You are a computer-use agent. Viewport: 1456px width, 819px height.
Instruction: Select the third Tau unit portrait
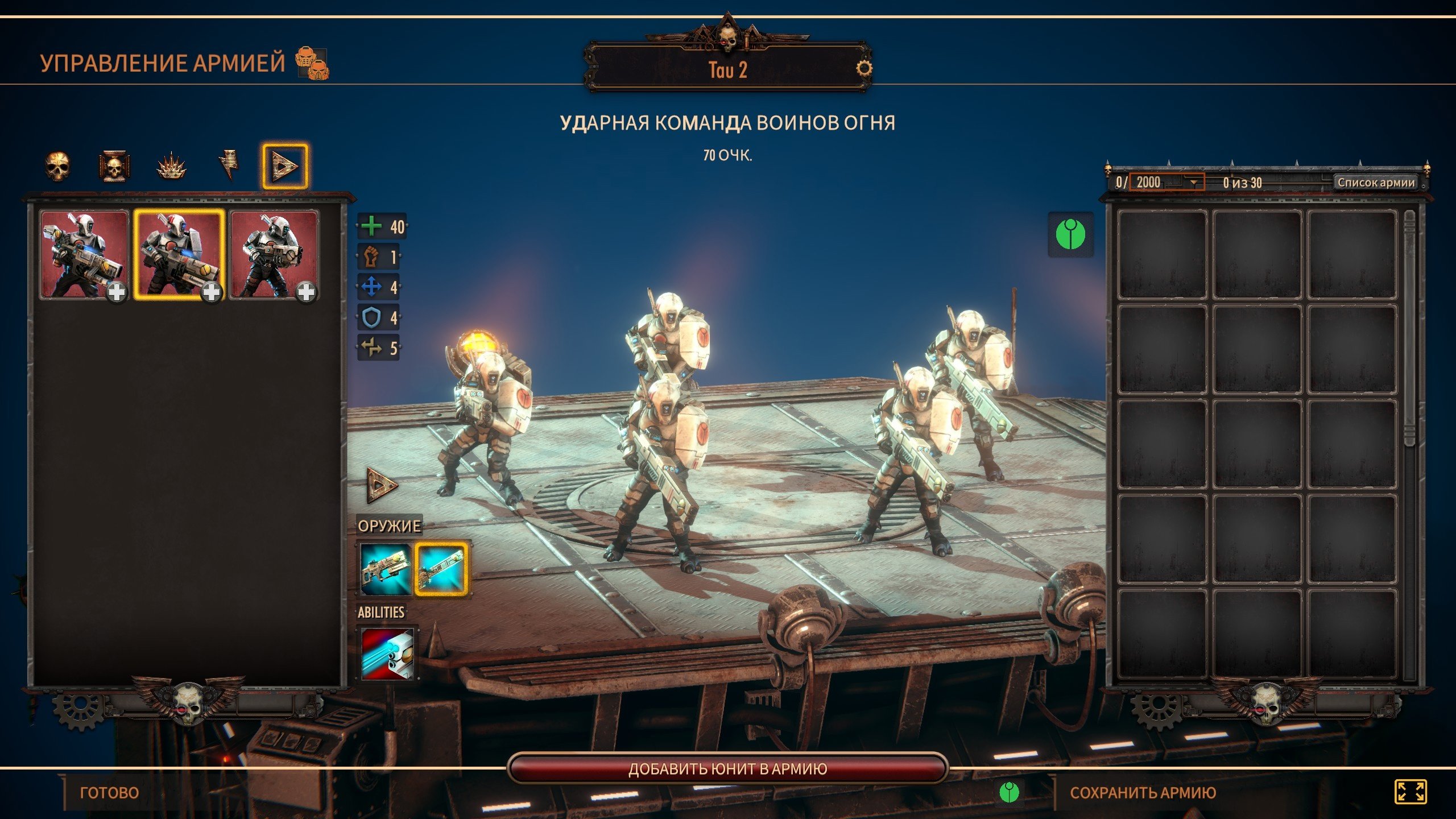click(274, 254)
